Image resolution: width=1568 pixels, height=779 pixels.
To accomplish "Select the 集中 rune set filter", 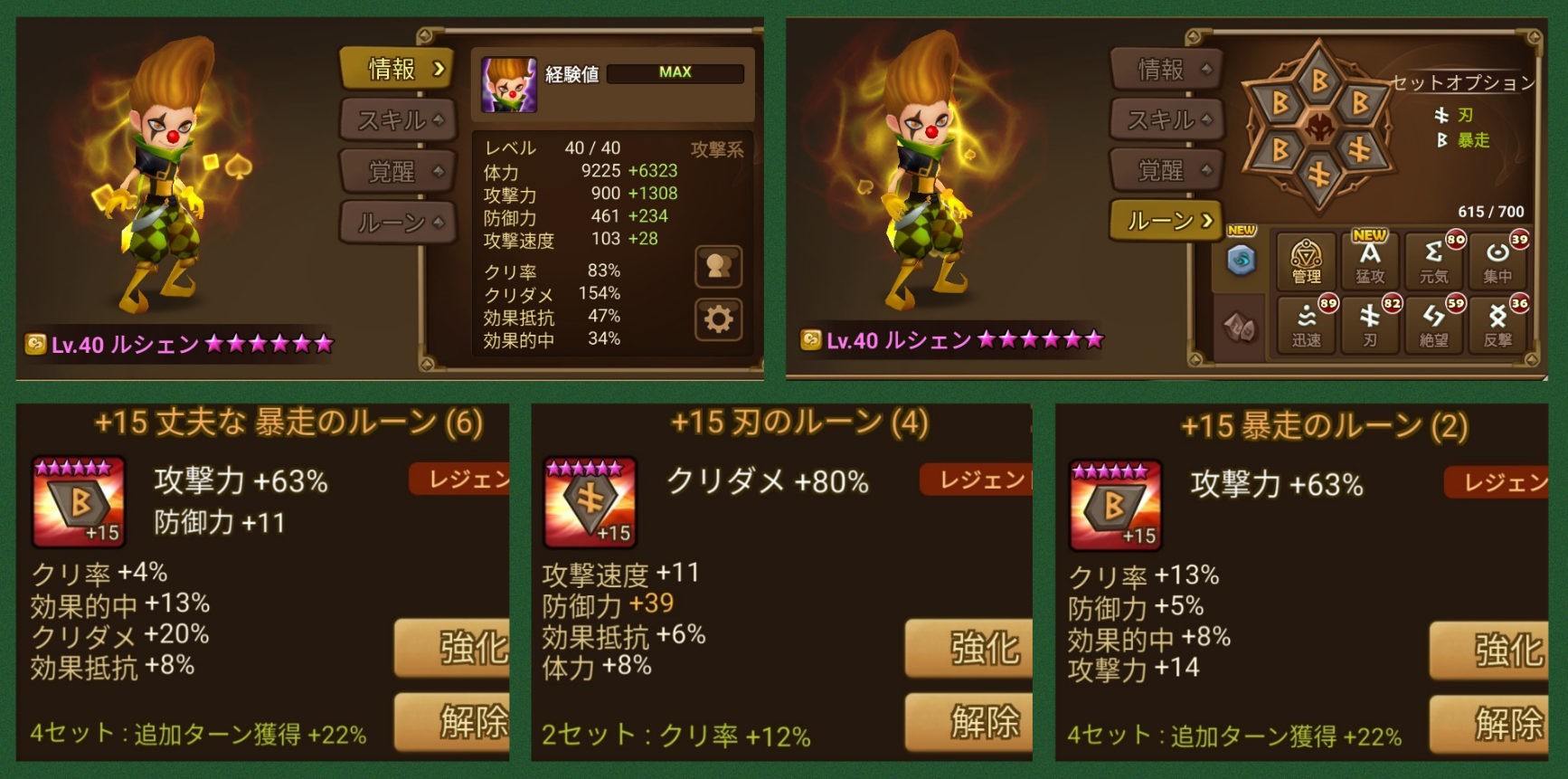I will [1499, 262].
